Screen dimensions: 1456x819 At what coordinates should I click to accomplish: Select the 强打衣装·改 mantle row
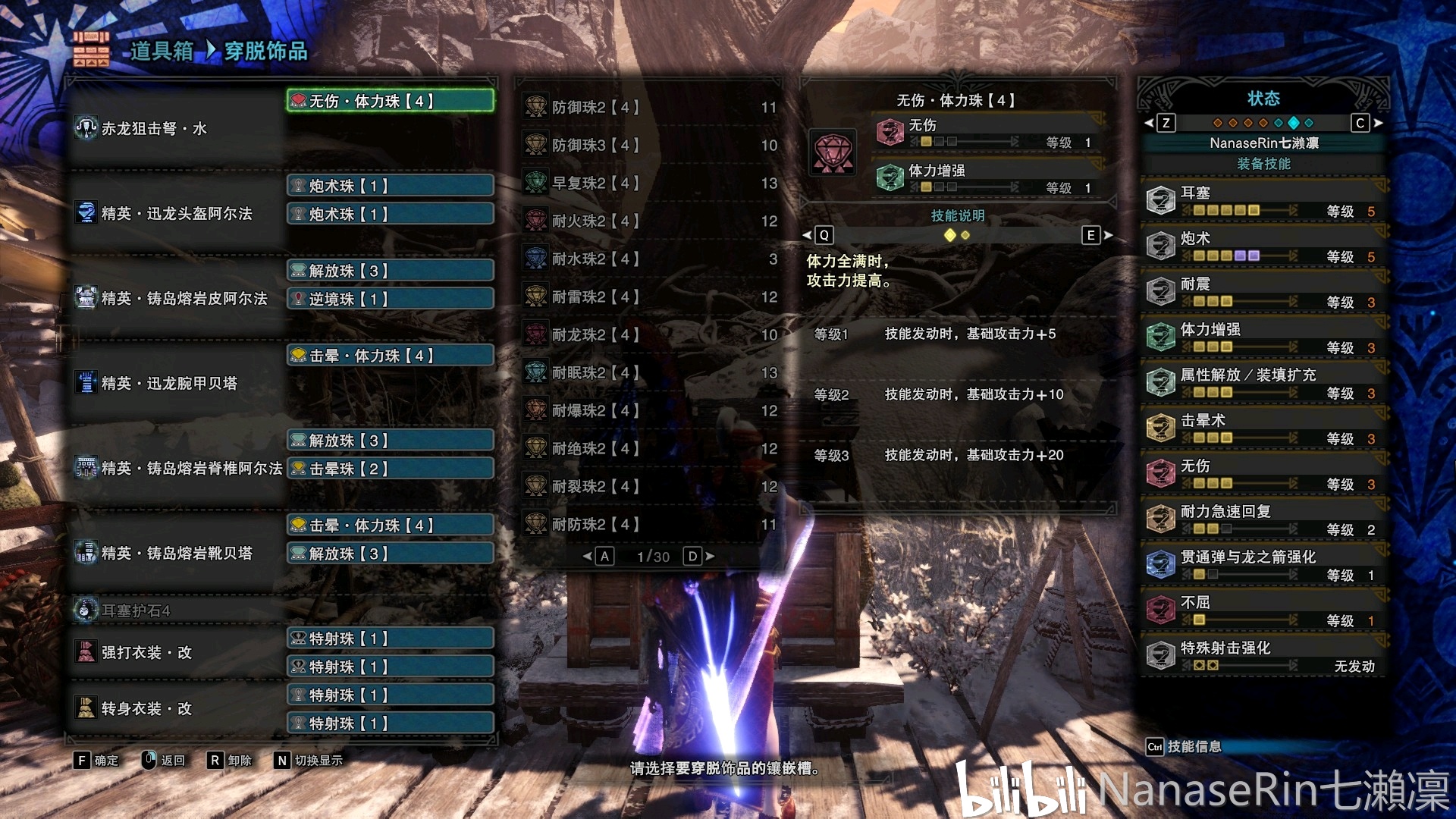[x=176, y=652]
